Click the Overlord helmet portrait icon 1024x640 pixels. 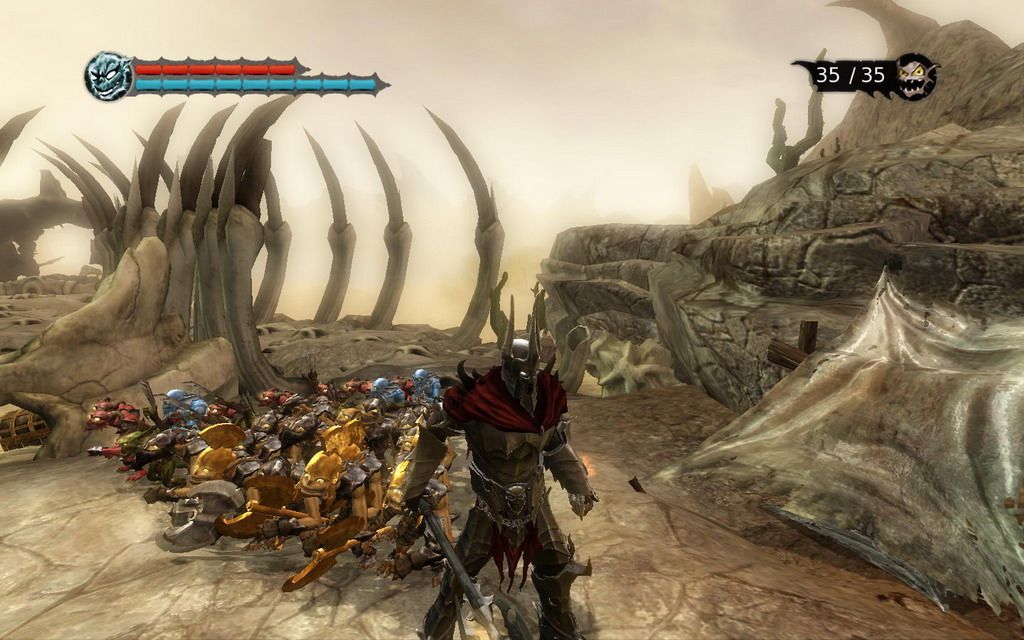pos(108,76)
